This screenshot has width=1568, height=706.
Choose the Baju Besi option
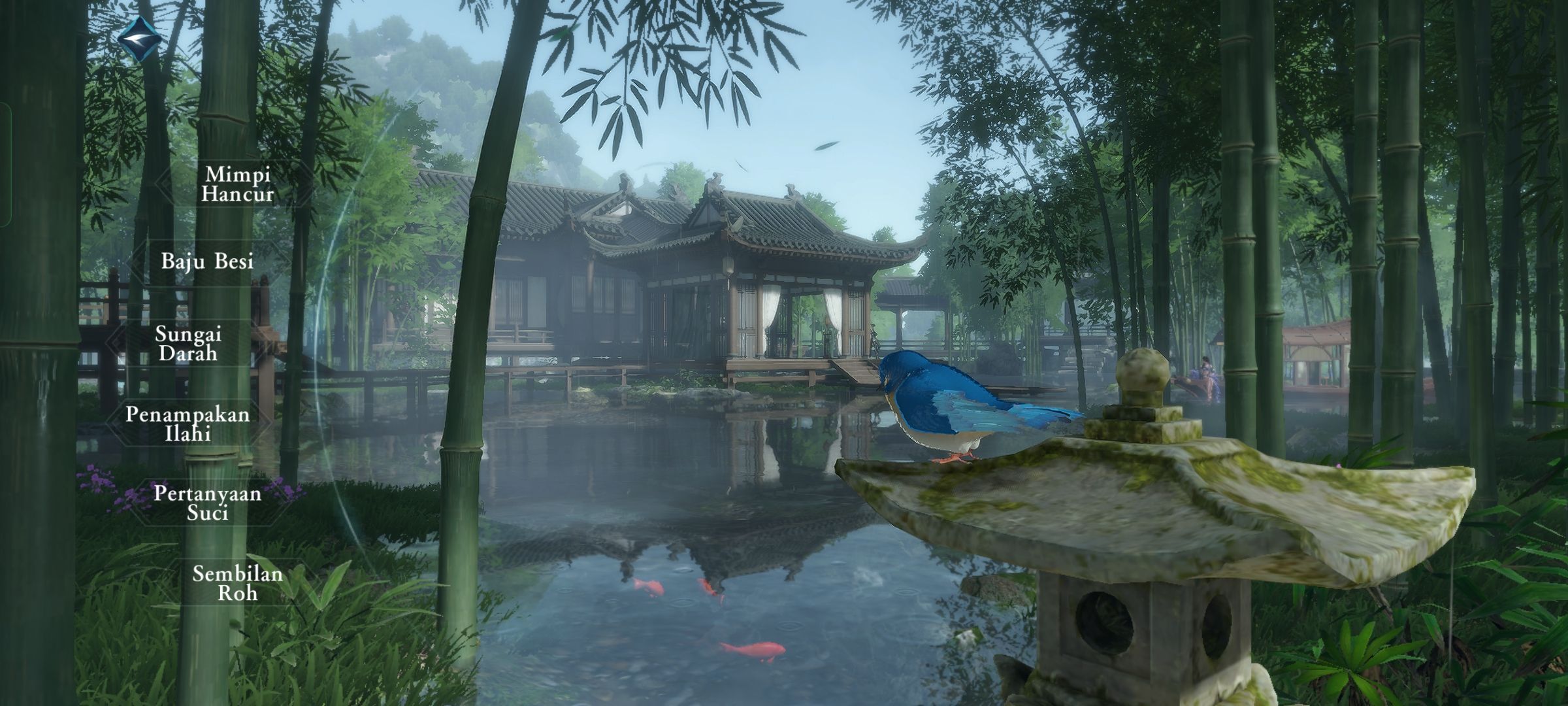click(x=207, y=262)
